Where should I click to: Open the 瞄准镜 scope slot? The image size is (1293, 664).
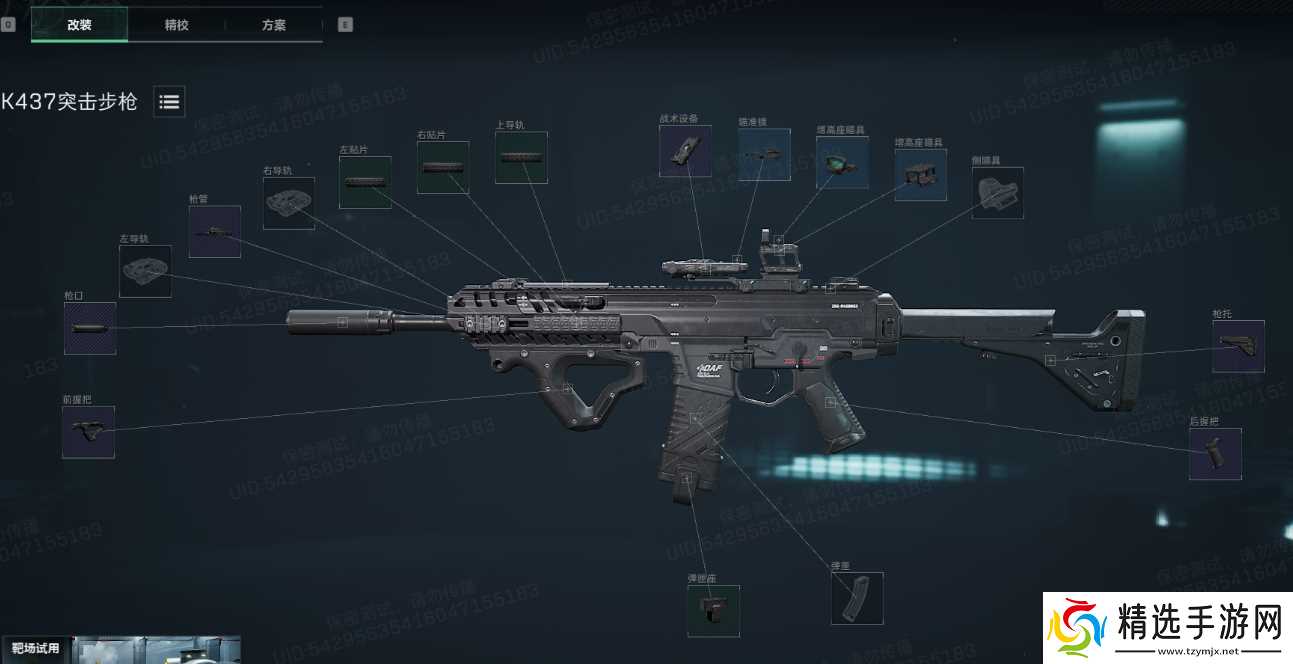coord(764,154)
